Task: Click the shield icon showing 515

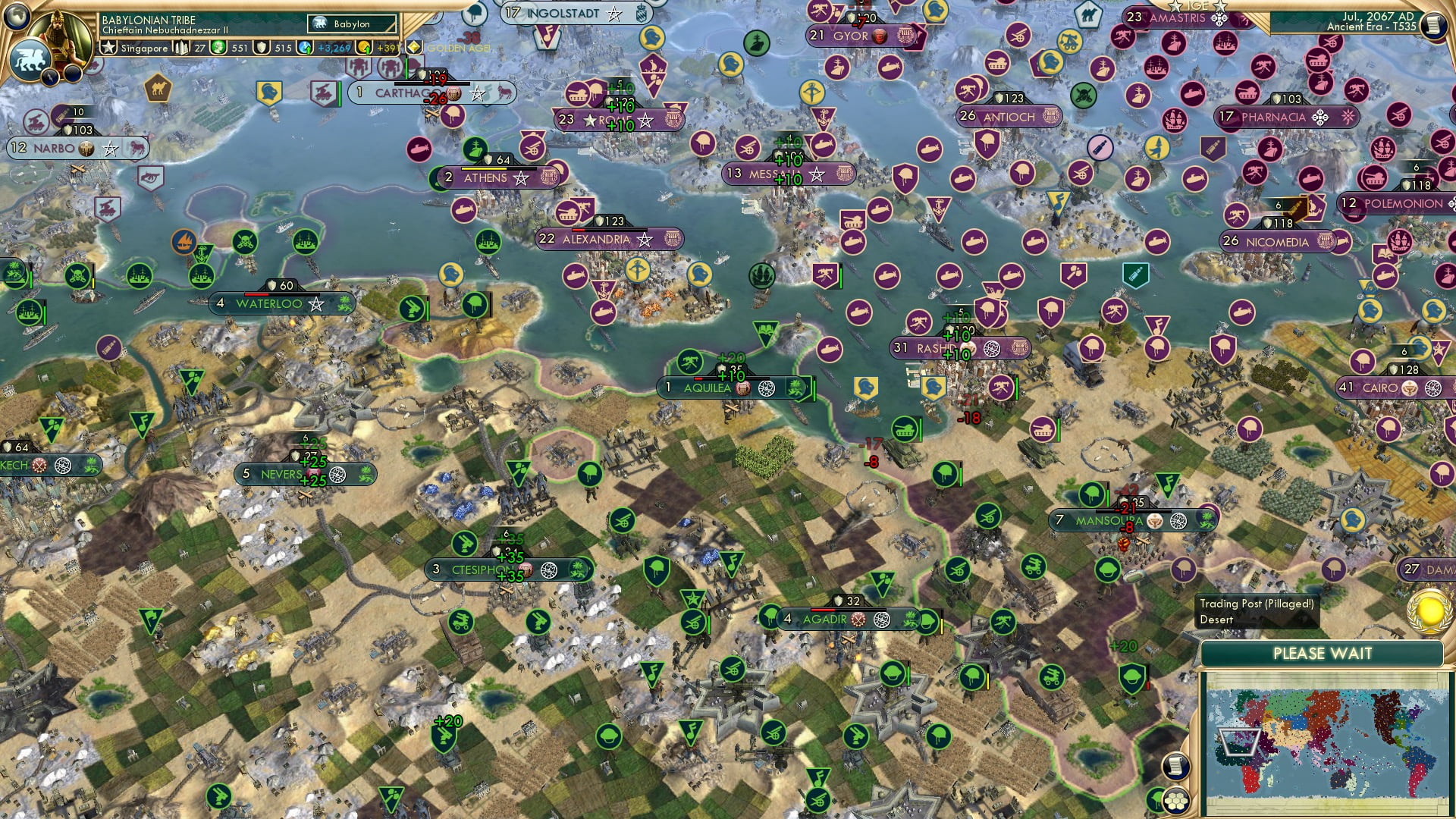Action: point(260,49)
